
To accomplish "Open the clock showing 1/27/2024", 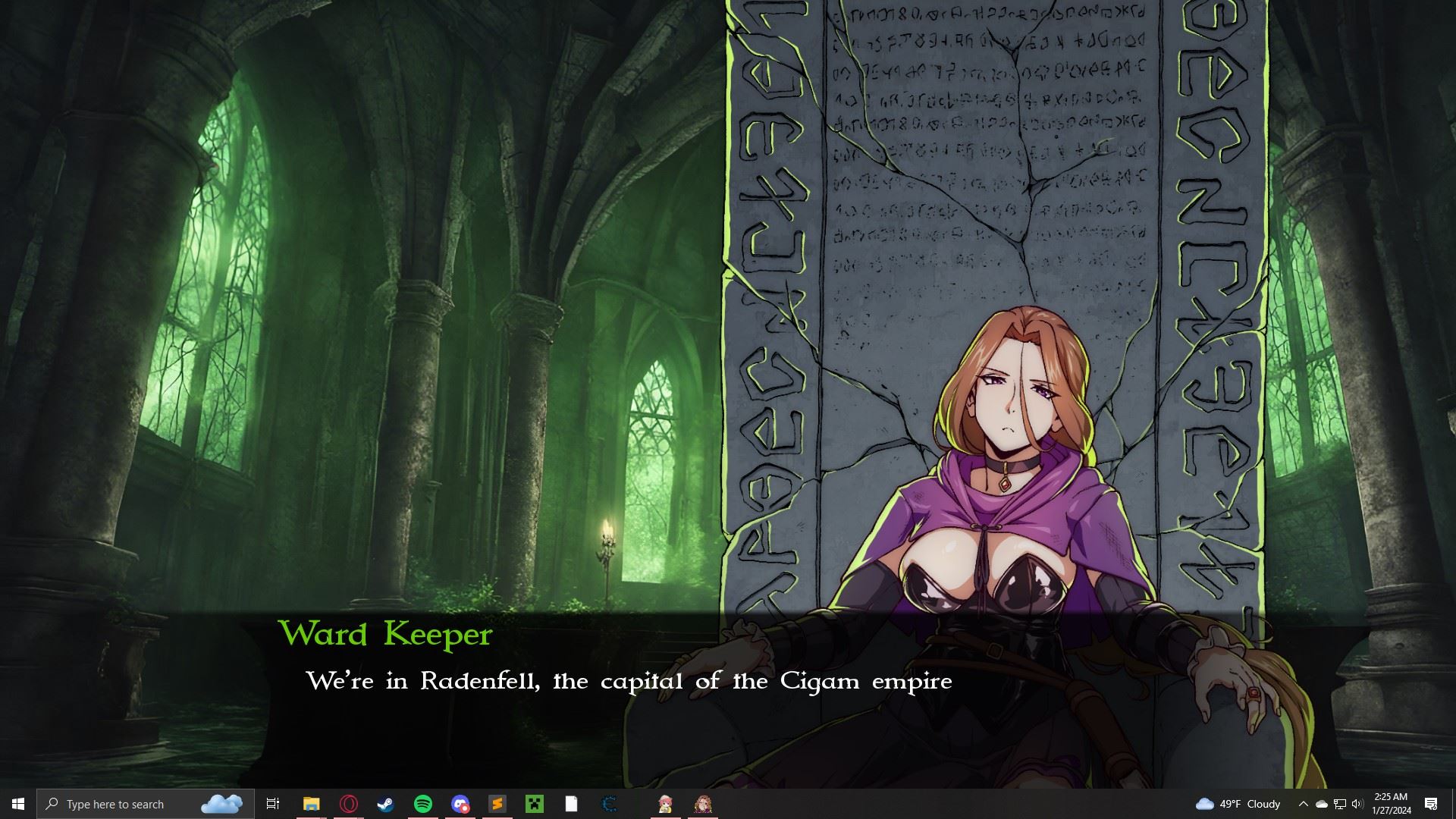I will [x=1392, y=804].
